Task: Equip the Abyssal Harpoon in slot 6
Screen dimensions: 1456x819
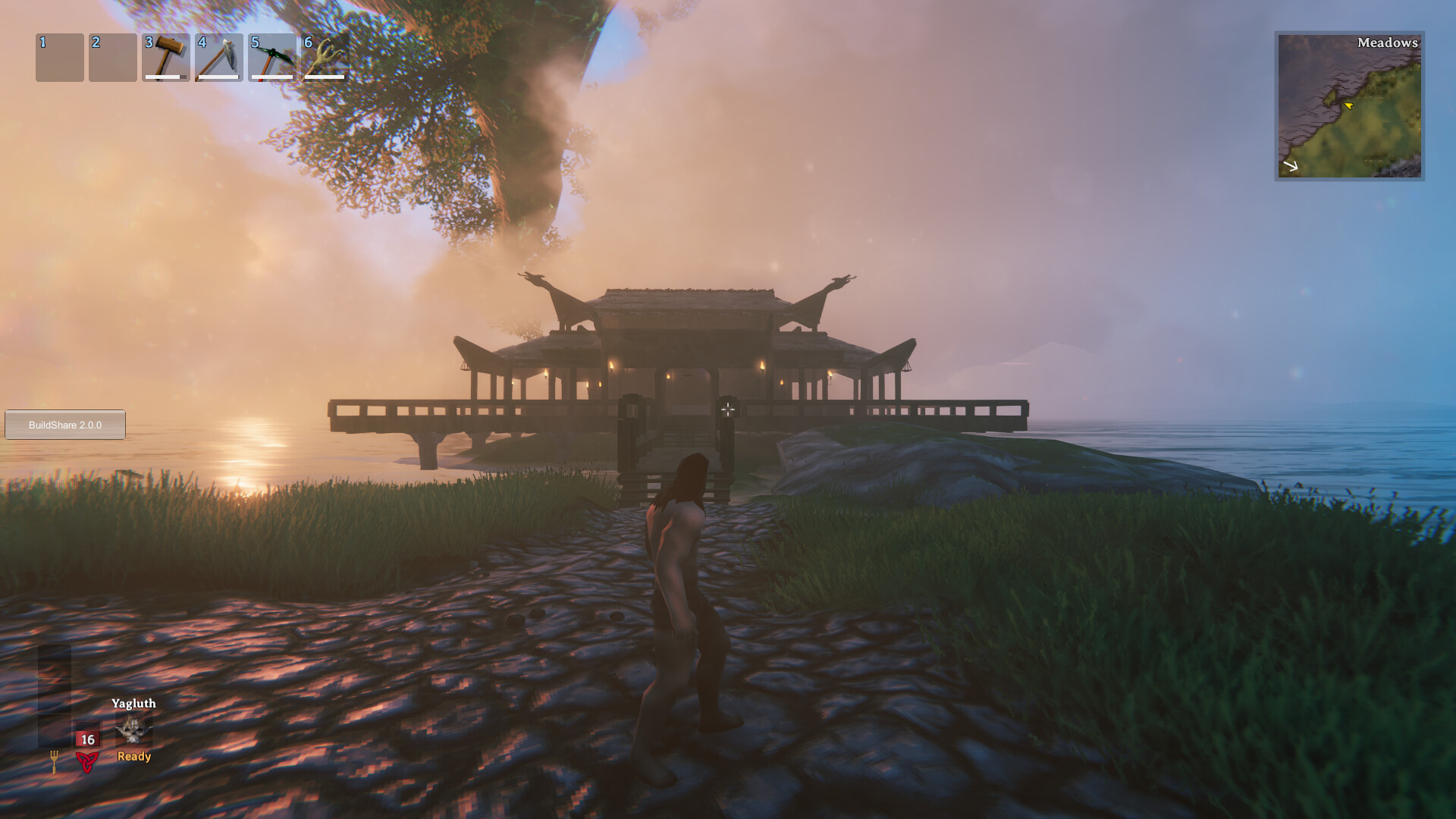Action: point(326,57)
